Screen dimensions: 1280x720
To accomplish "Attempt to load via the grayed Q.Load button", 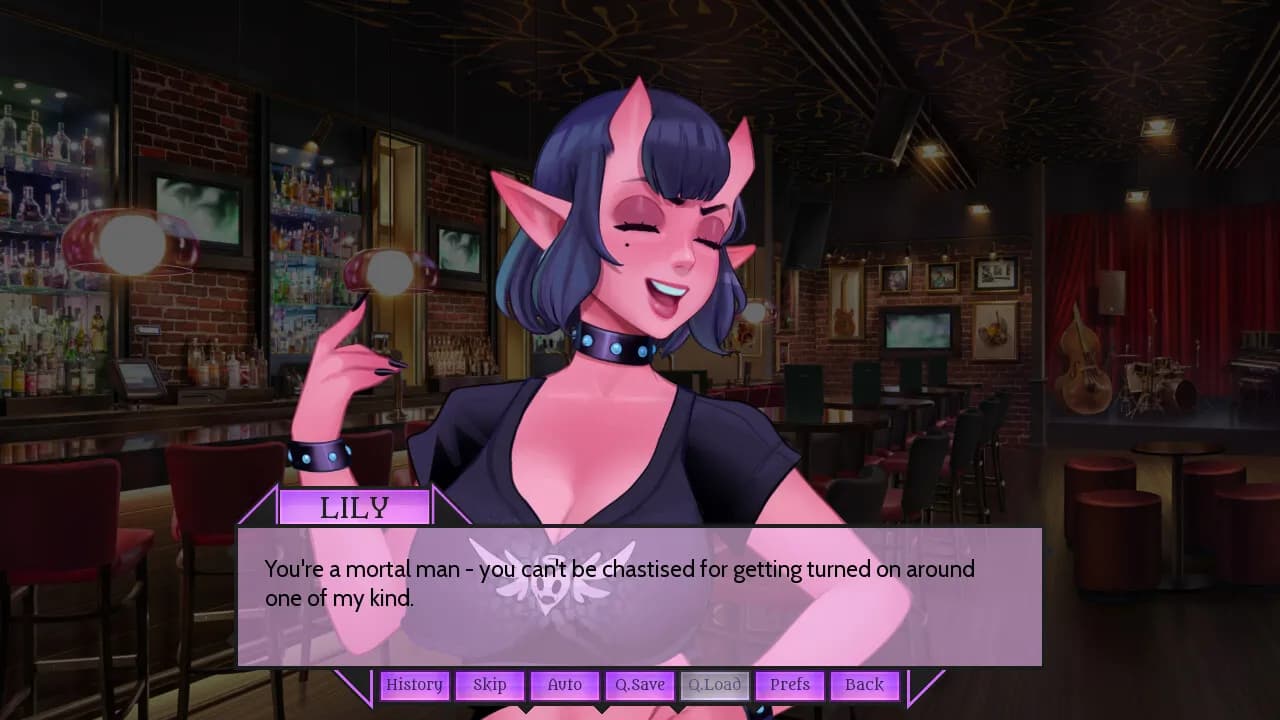I will 714,685.
